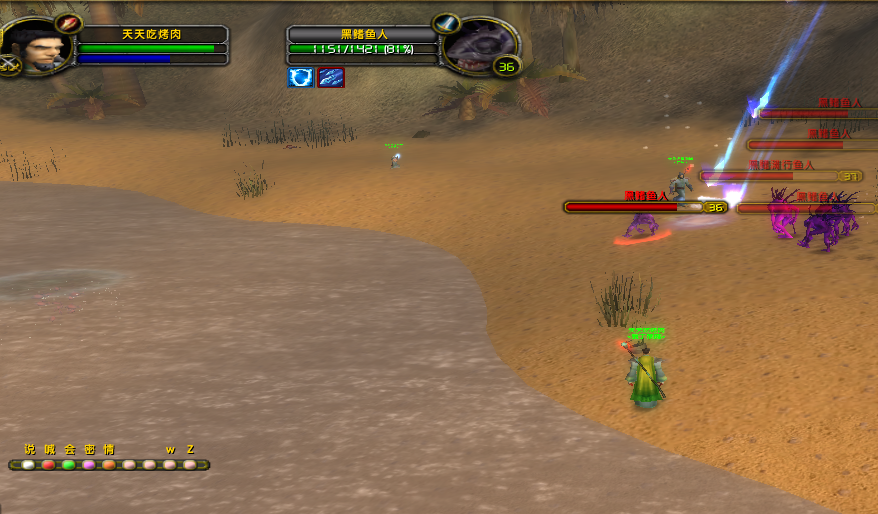Click the red-bordered ice shard debuff icon
Viewport: 878px width, 514px height.
coord(331,78)
